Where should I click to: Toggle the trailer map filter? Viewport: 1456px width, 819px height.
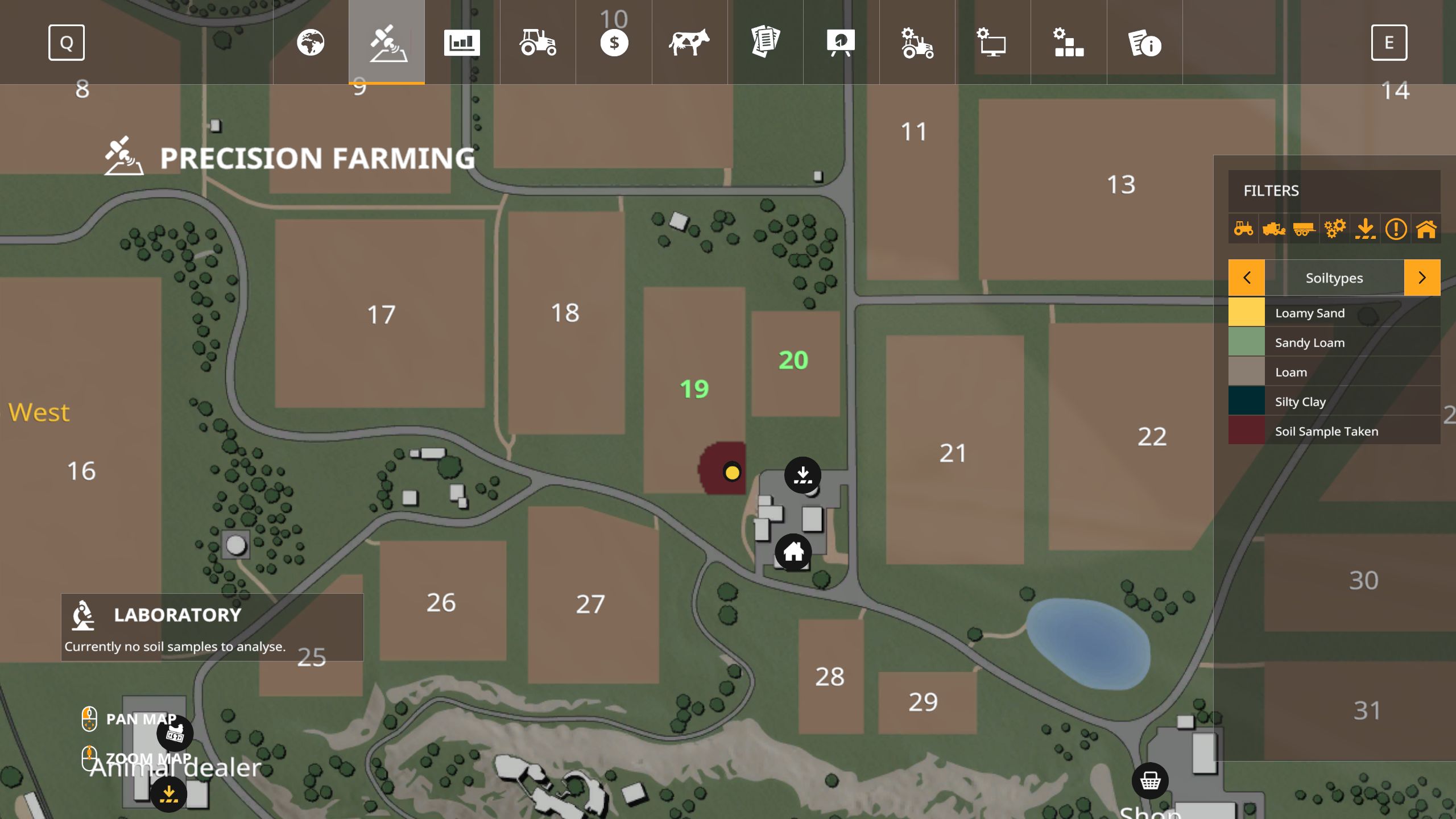pyautogui.click(x=1304, y=229)
